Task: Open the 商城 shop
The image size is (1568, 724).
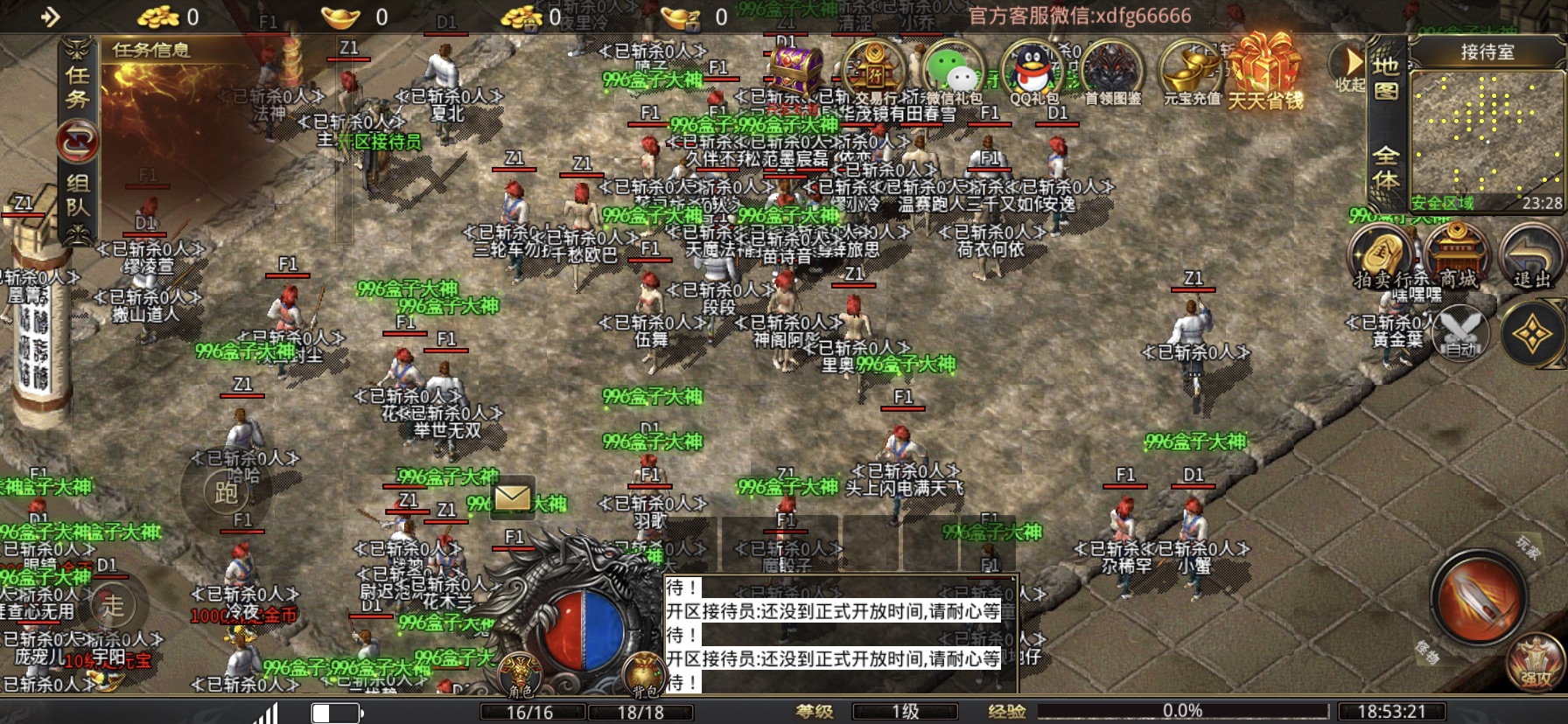Action: click(1457, 254)
